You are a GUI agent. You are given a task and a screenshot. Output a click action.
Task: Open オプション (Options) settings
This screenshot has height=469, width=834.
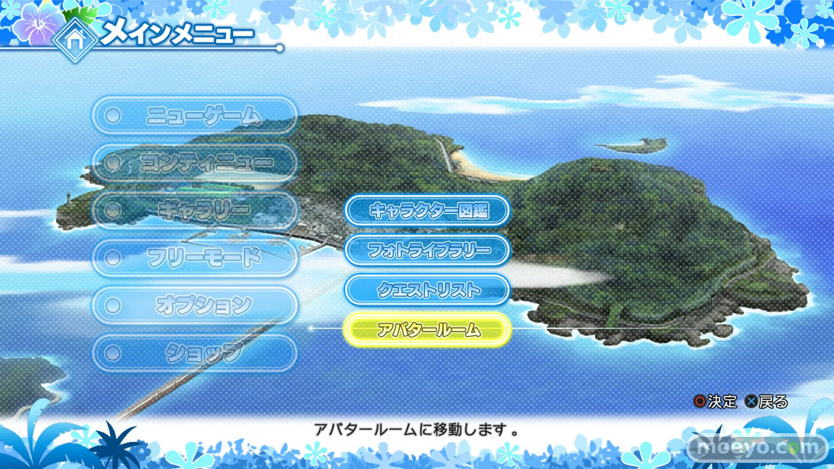(196, 305)
